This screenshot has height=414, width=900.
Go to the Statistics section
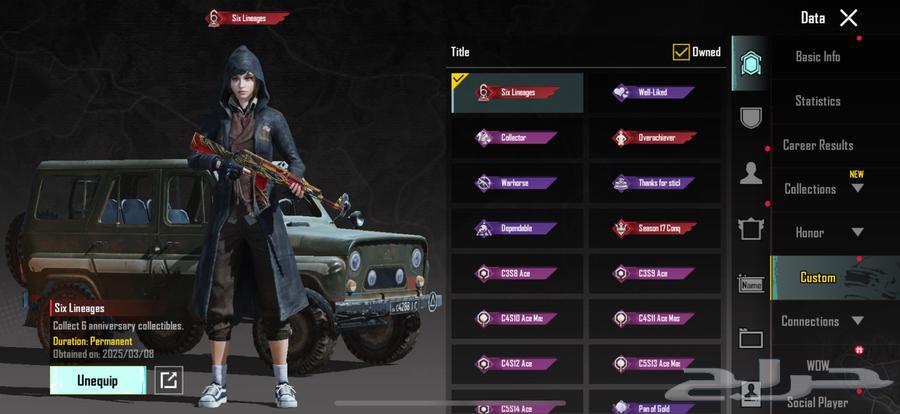(817, 101)
